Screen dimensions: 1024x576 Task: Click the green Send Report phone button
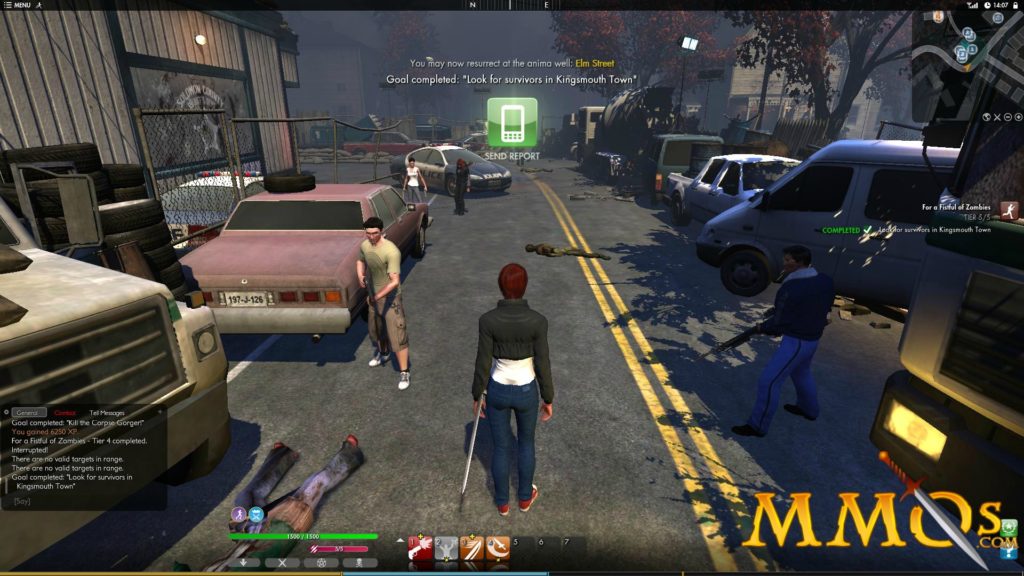click(512, 122)
